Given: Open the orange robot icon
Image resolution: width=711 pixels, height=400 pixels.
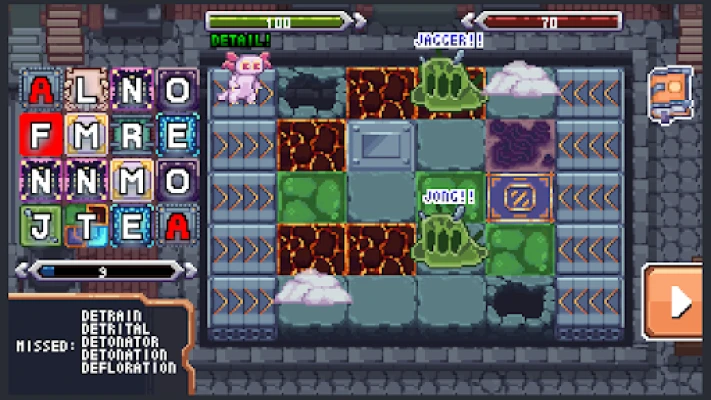Looking at the screenshot, I should 669,92.
